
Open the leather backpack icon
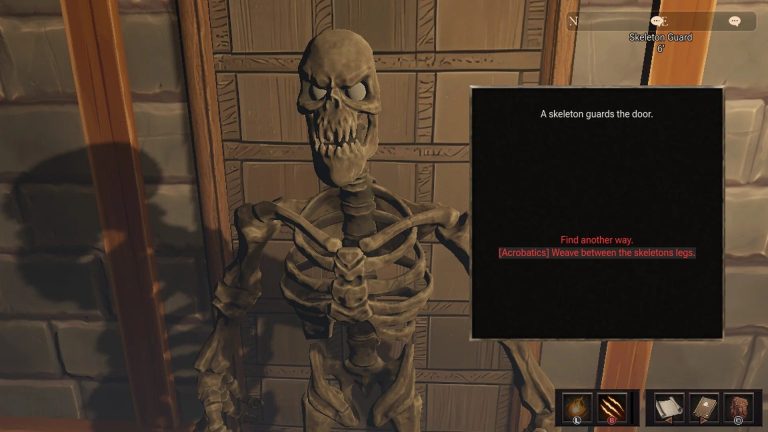click(738, 408)
